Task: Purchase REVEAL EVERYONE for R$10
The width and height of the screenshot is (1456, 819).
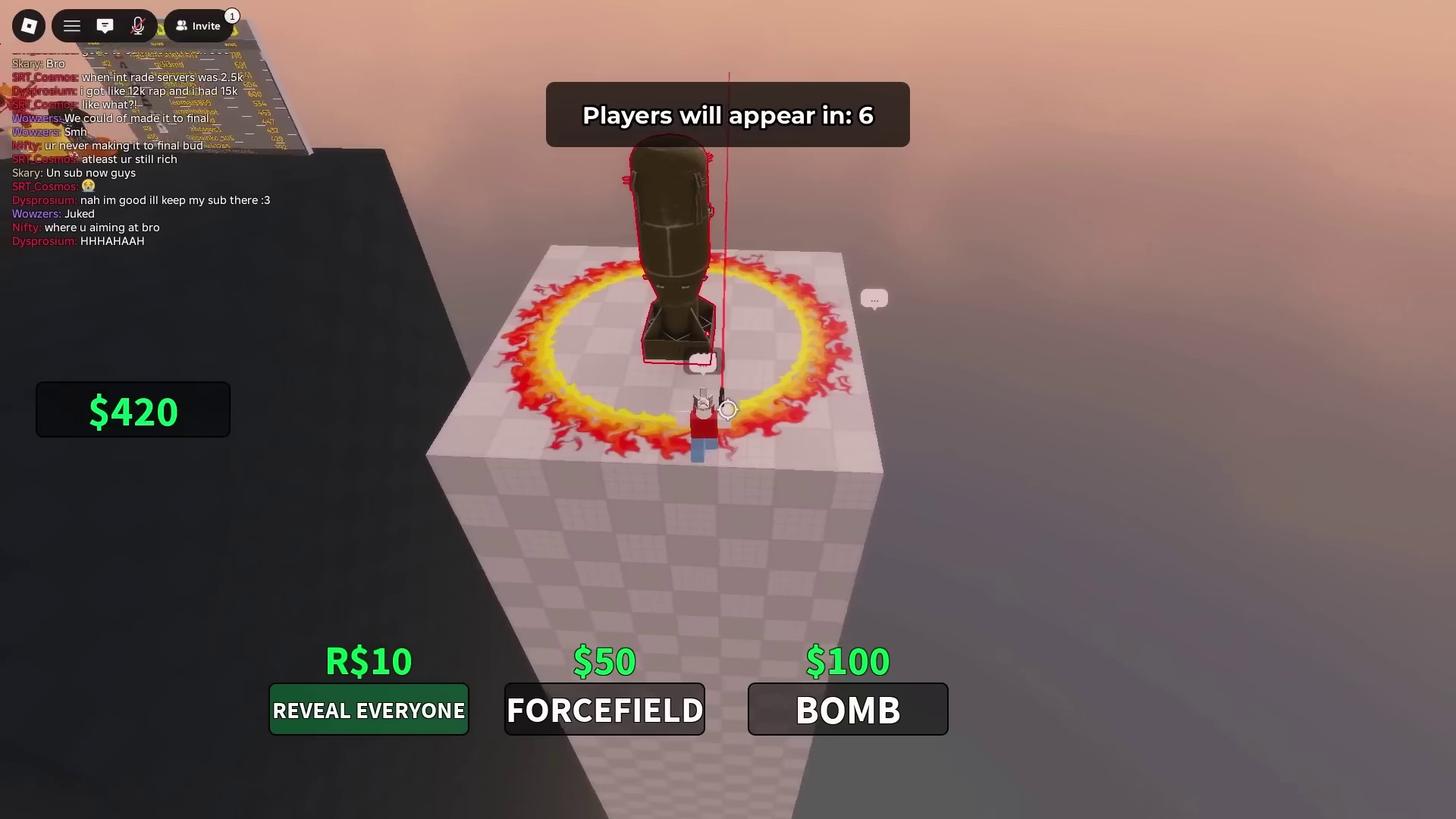Action: click(x=369, y=710)
